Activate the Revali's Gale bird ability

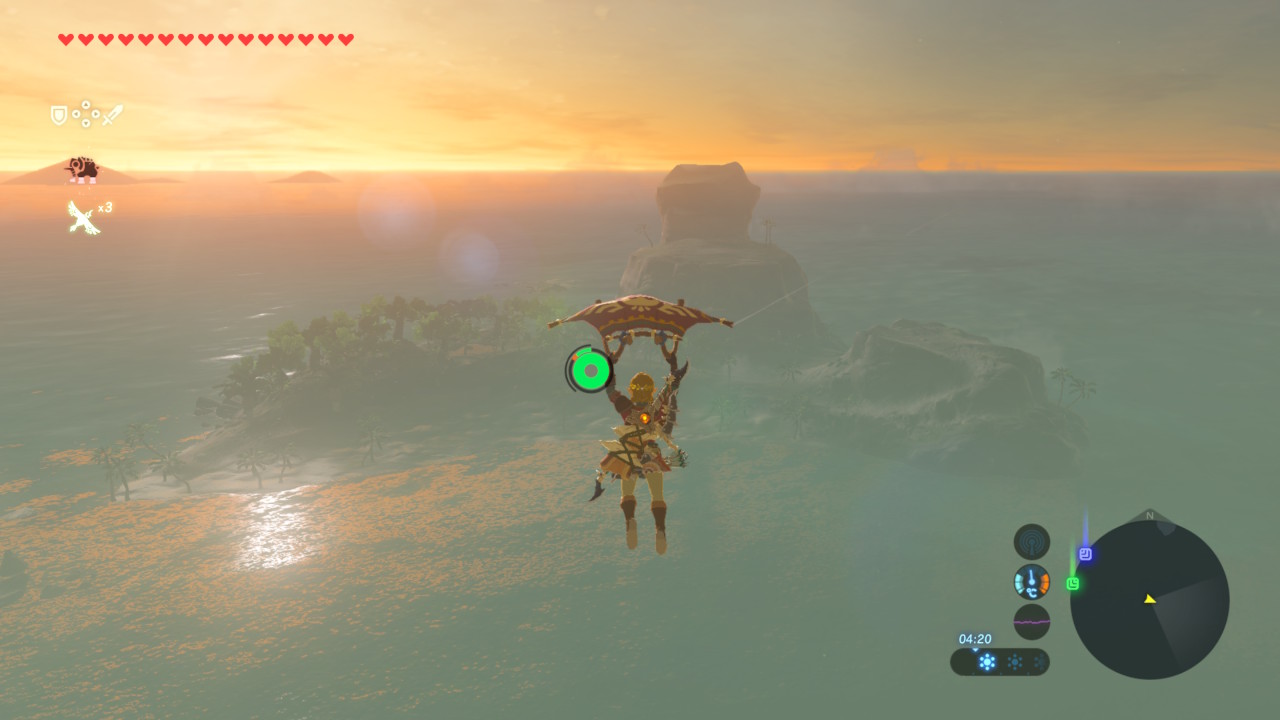(82, 217)
